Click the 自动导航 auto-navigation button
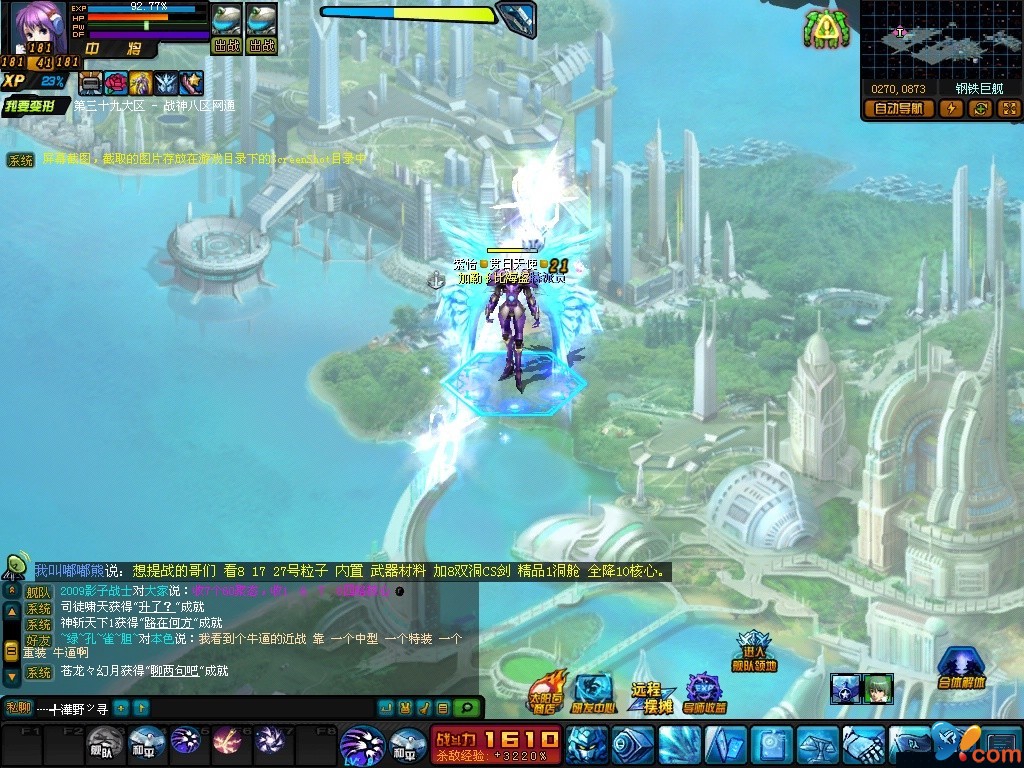The image size is (1024, 768). coord(898,109)
